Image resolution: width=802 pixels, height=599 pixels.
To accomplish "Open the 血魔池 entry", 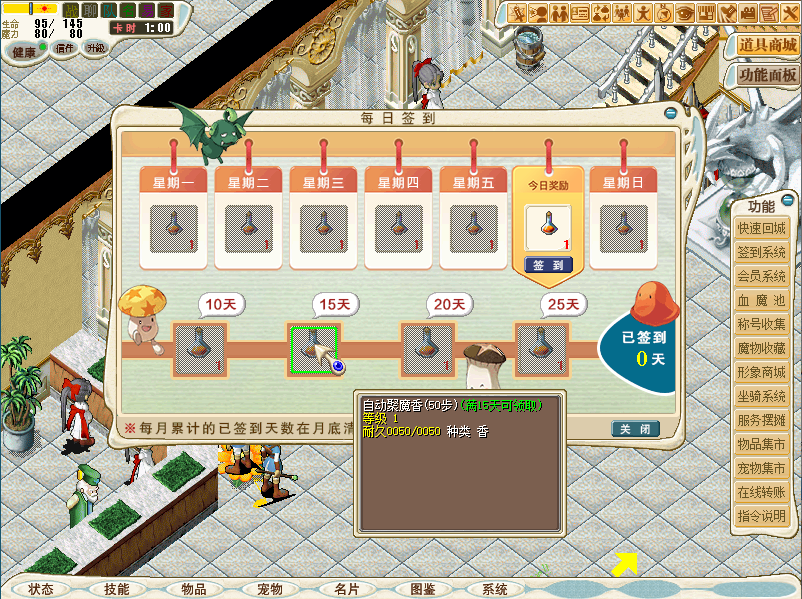I will coord(762,300).
